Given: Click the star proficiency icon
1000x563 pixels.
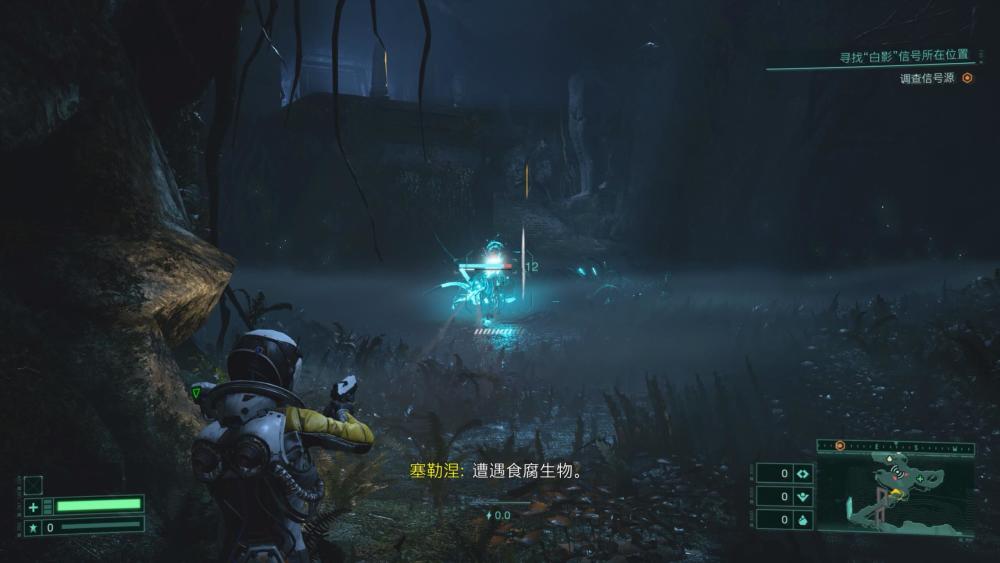Looking at the screenshot, I should click(x=33, y=527).
